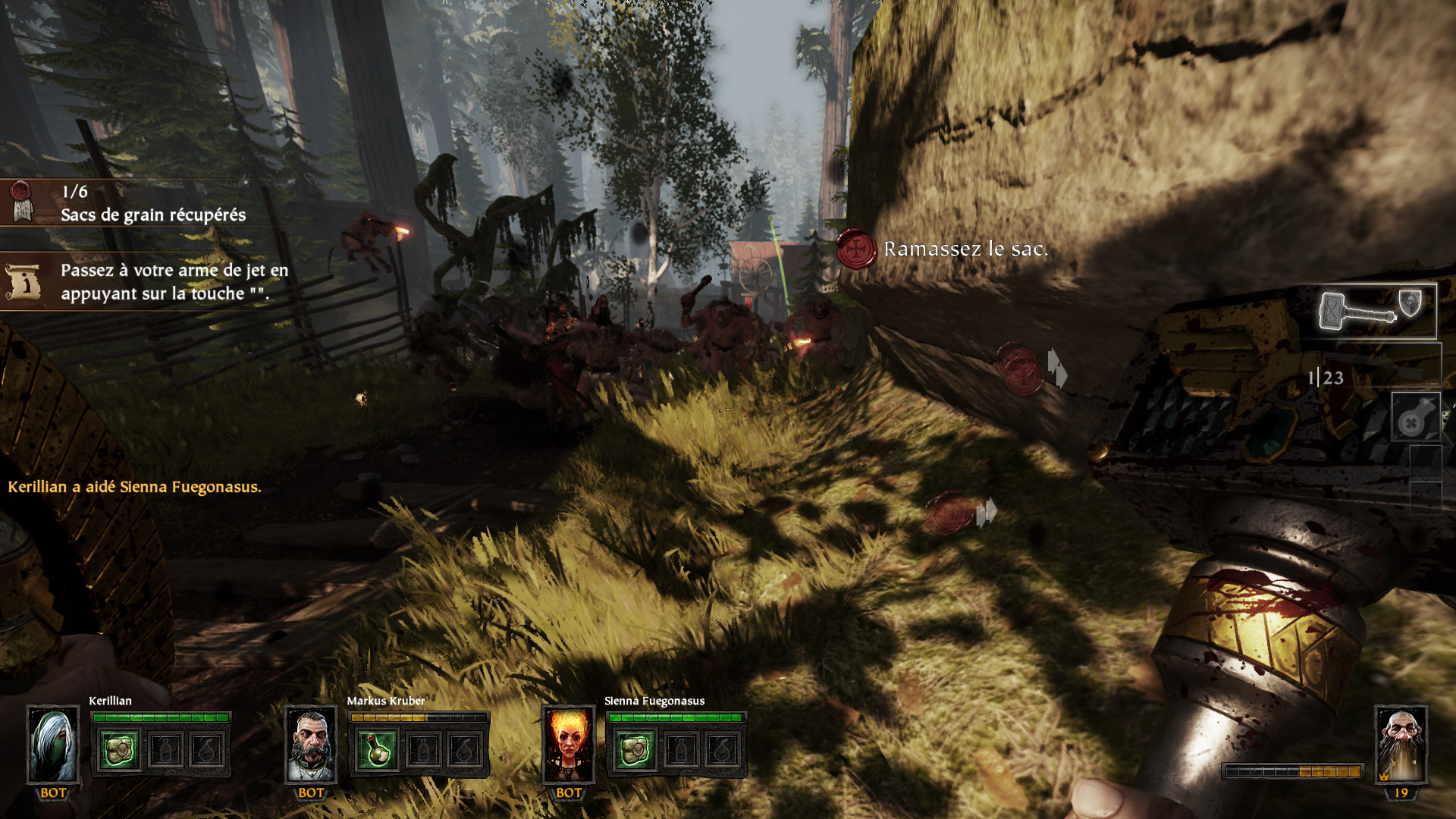1456x819 pixels.
Task: Select Sienna Fuegonasus's portrait
Action: 569,745
